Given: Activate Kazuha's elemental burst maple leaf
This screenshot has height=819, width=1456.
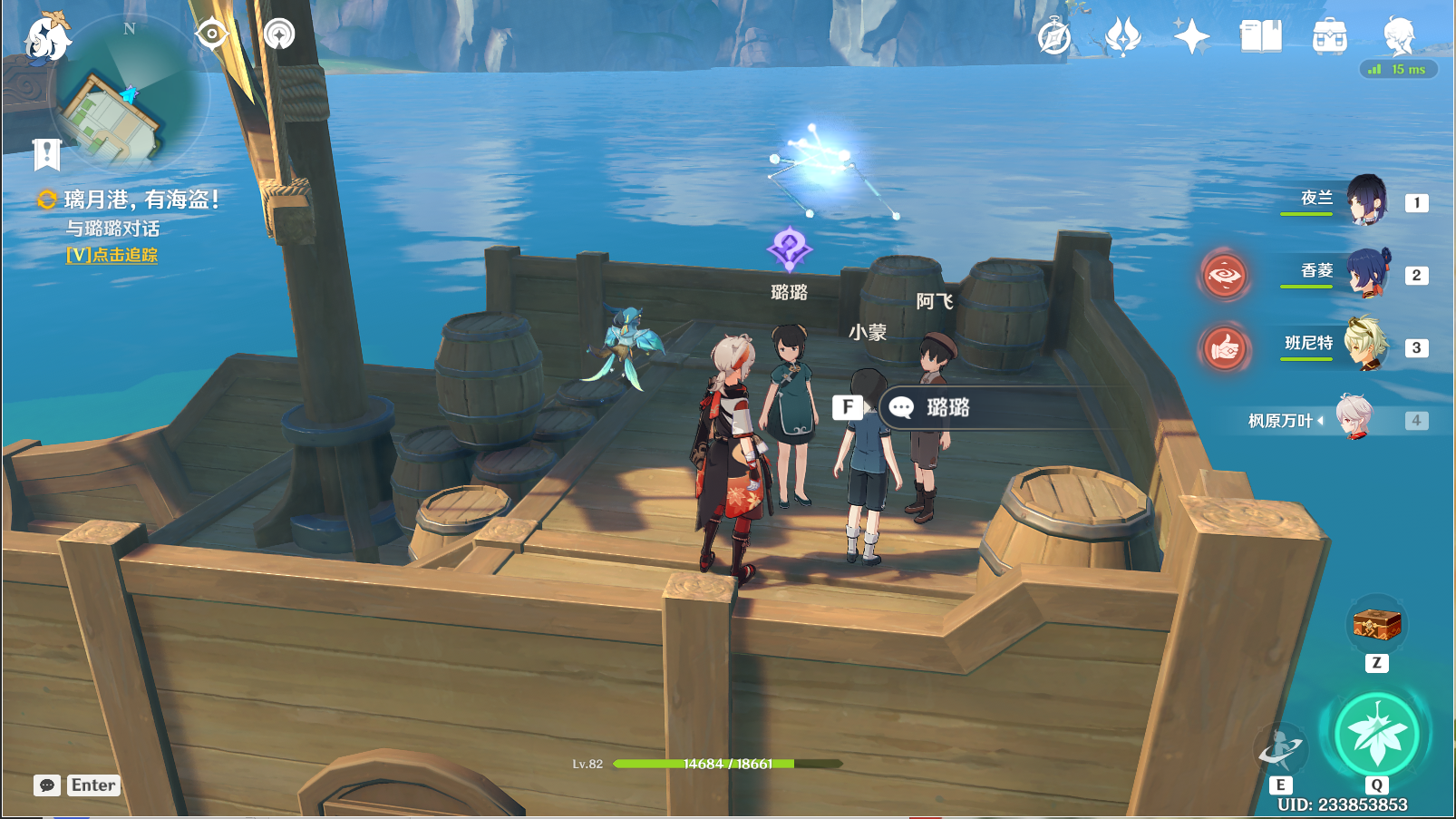Looking at the screenshot, I should (x=1376, y=735).
